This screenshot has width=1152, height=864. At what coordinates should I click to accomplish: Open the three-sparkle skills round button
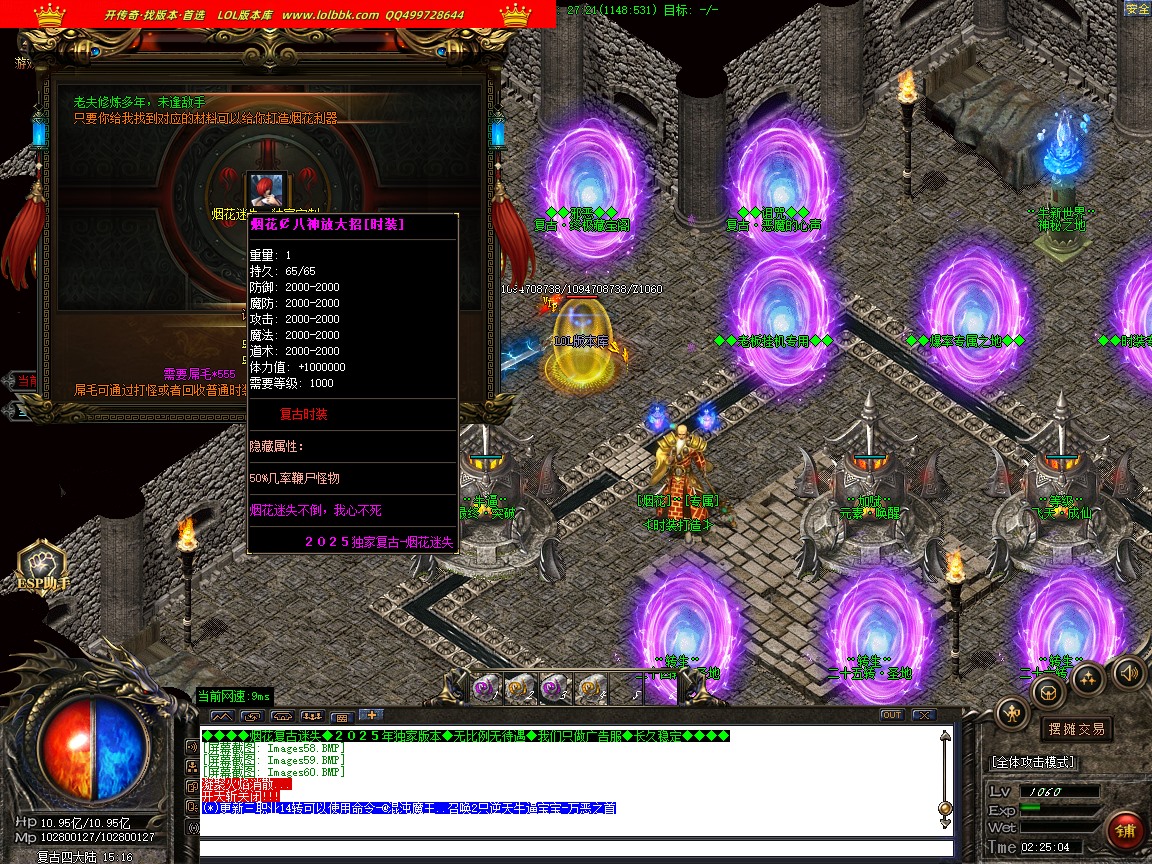pyautogui.click(x=1088, y=678)
